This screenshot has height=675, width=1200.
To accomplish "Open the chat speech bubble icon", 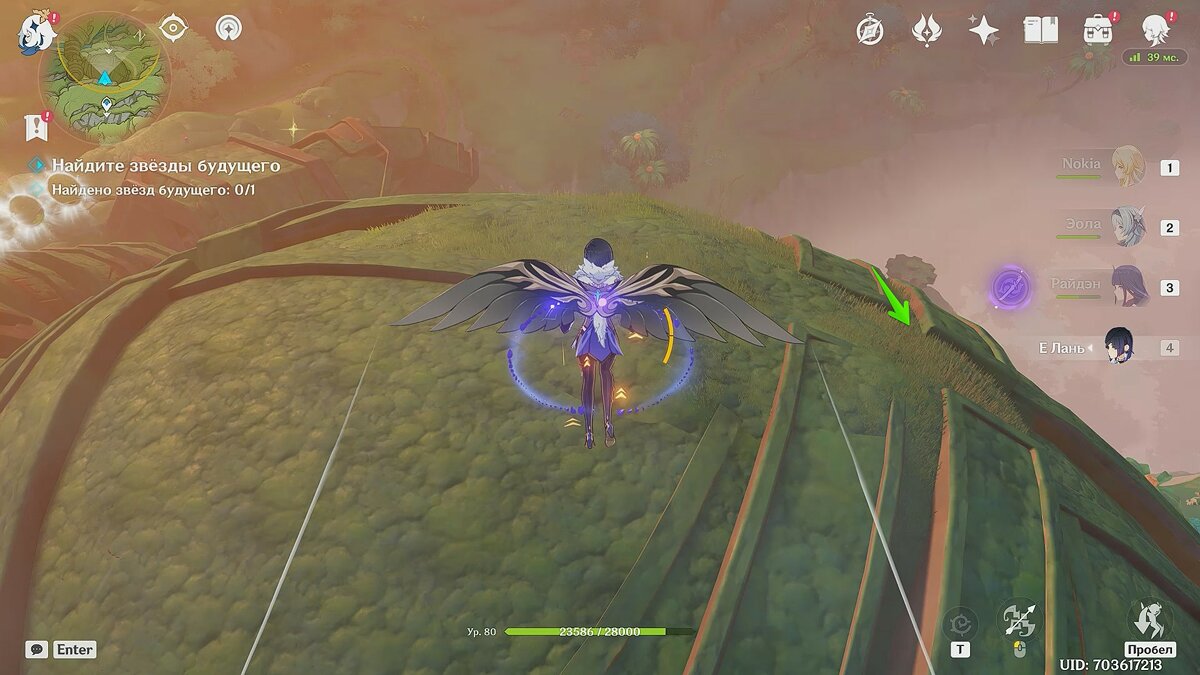I will coord(36,649).
